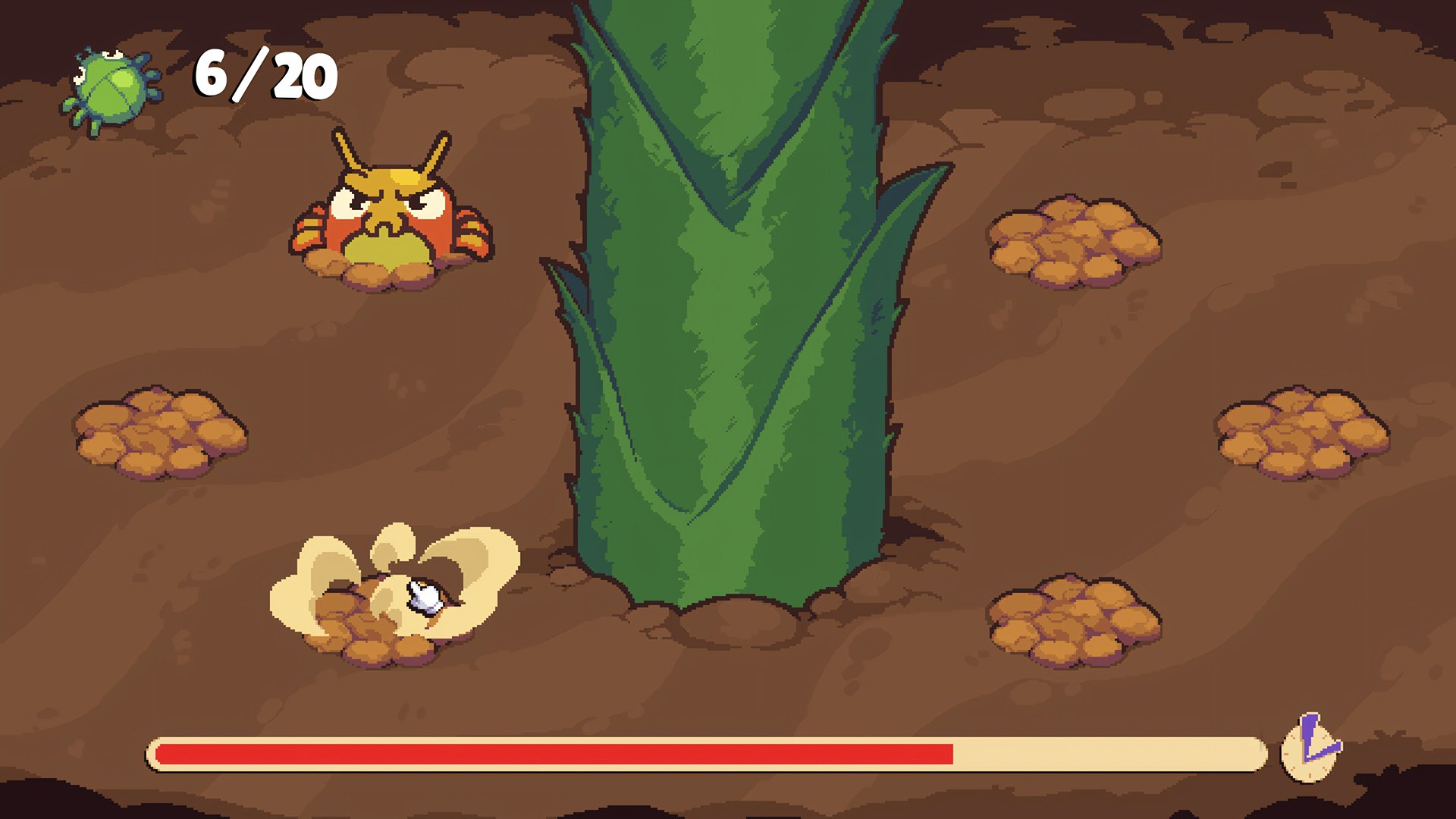1456x819 pixels.
Task: Click the green beetle counter icon
Action: [111, 81]
